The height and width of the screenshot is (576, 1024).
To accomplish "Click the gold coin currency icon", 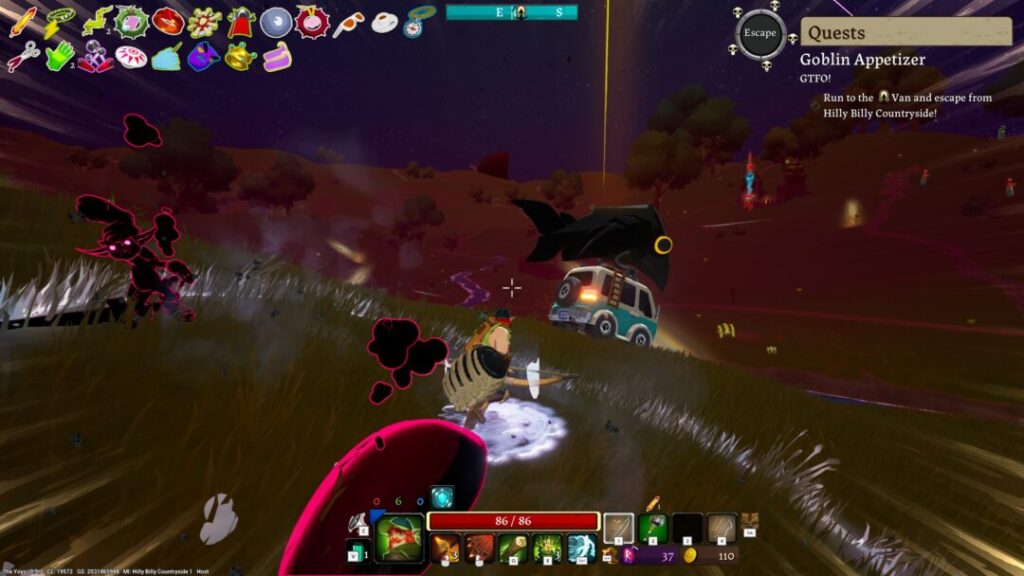I will tap(689, 555).
